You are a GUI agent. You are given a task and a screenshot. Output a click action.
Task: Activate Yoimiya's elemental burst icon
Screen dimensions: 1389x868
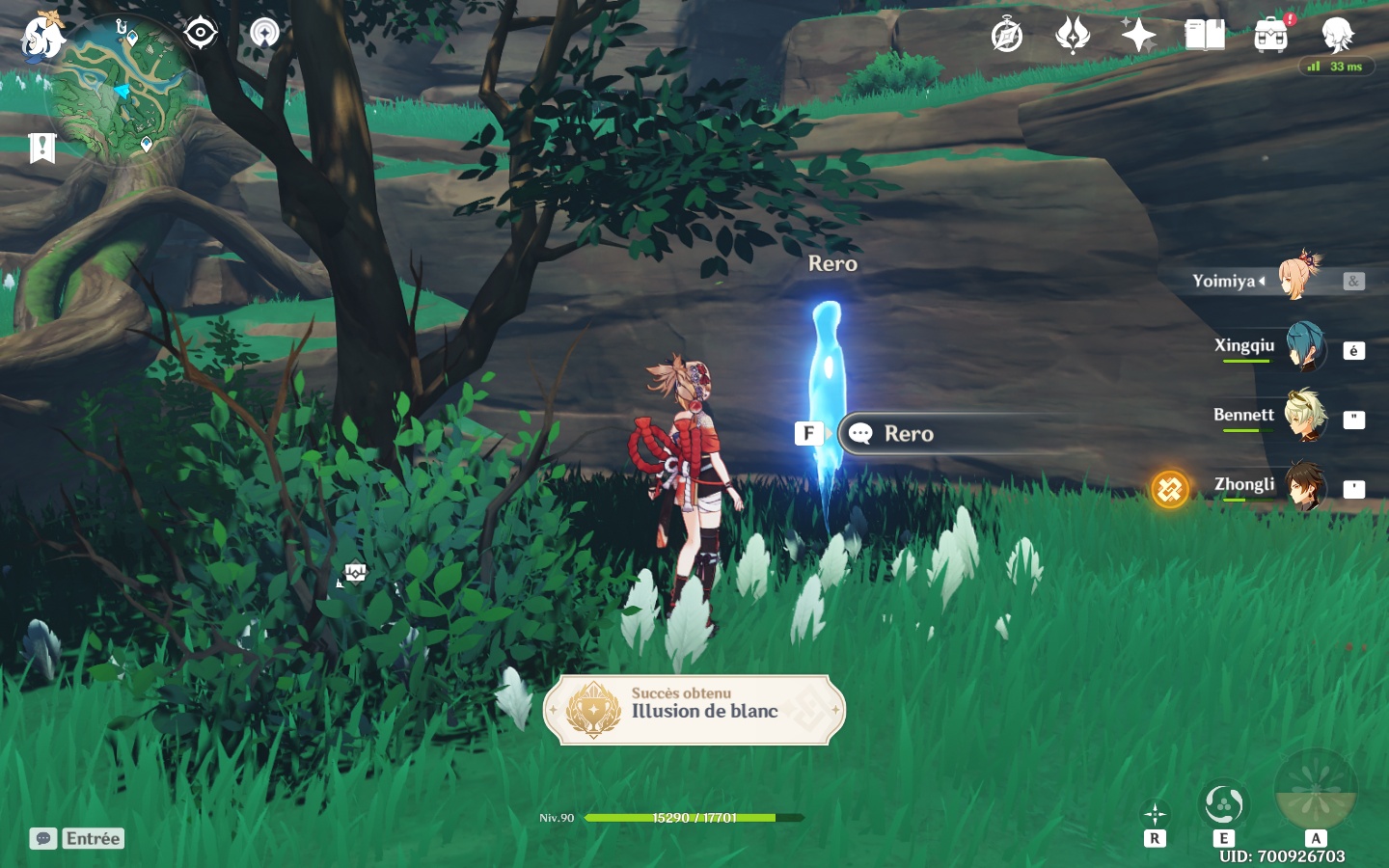click(1316, 791)
